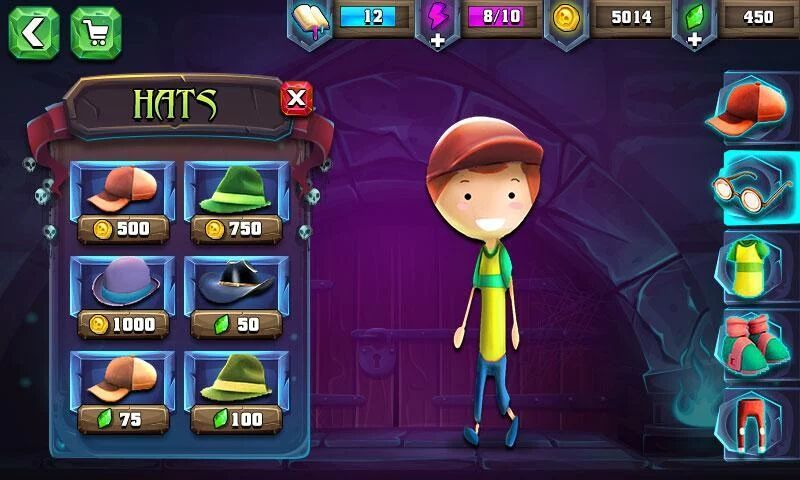This screenshot has height=480, width=800.
Task: Go back with the green arrow button
Action: click(x=33, y=32)
